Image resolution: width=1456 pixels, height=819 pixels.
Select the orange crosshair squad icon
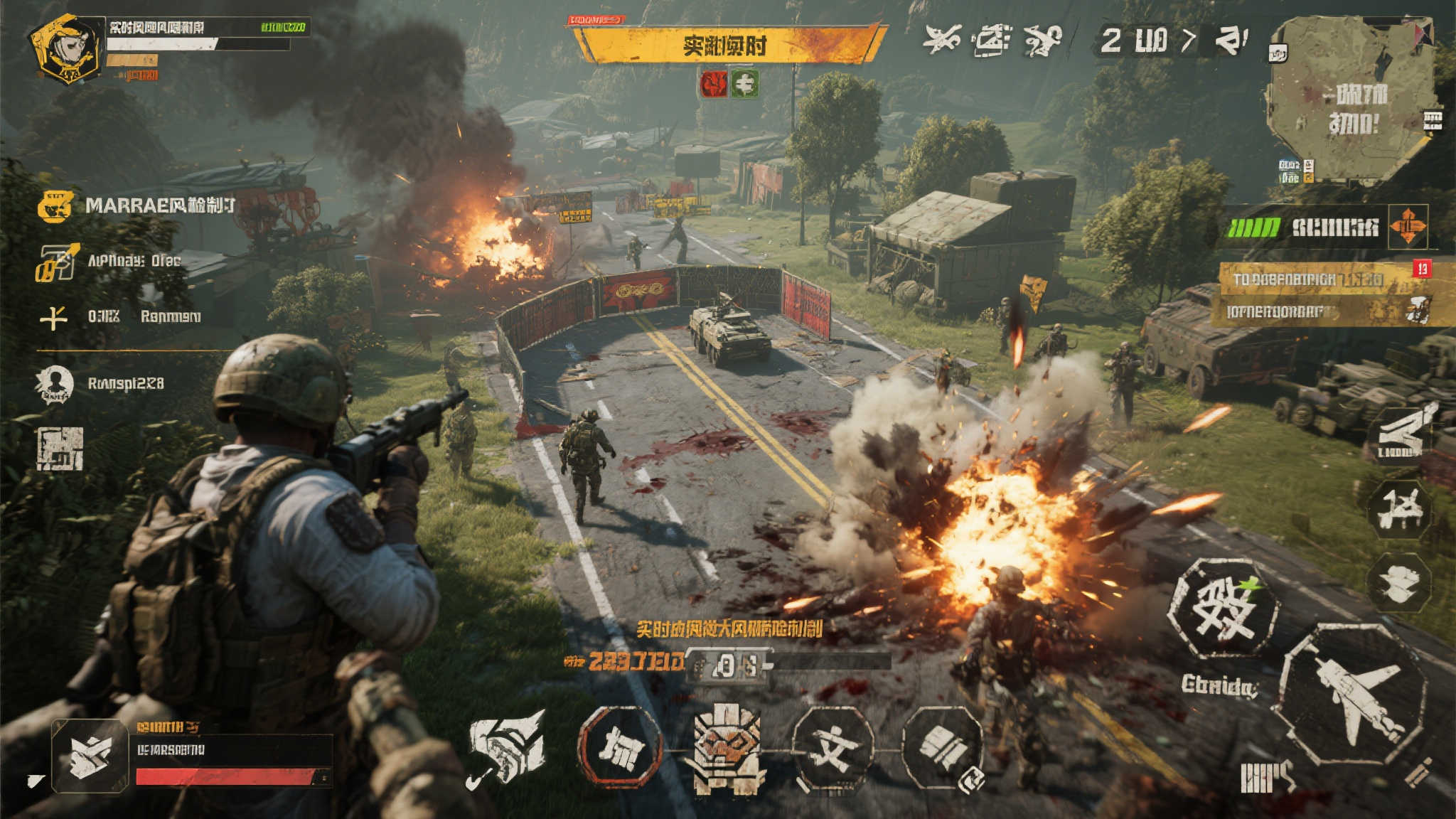(x=1408, y=227)
